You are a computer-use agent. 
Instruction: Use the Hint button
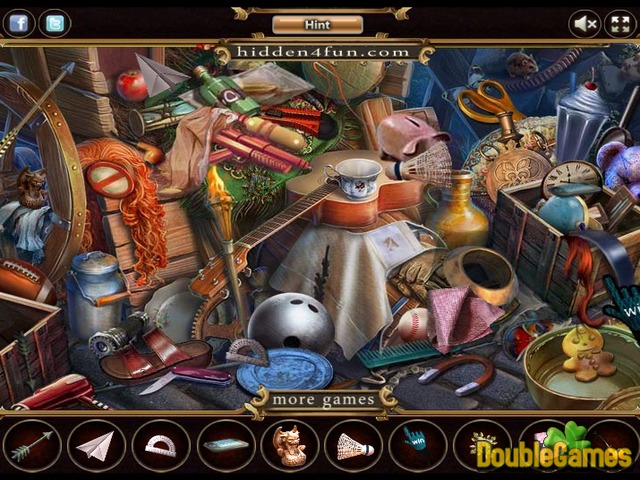317,23
